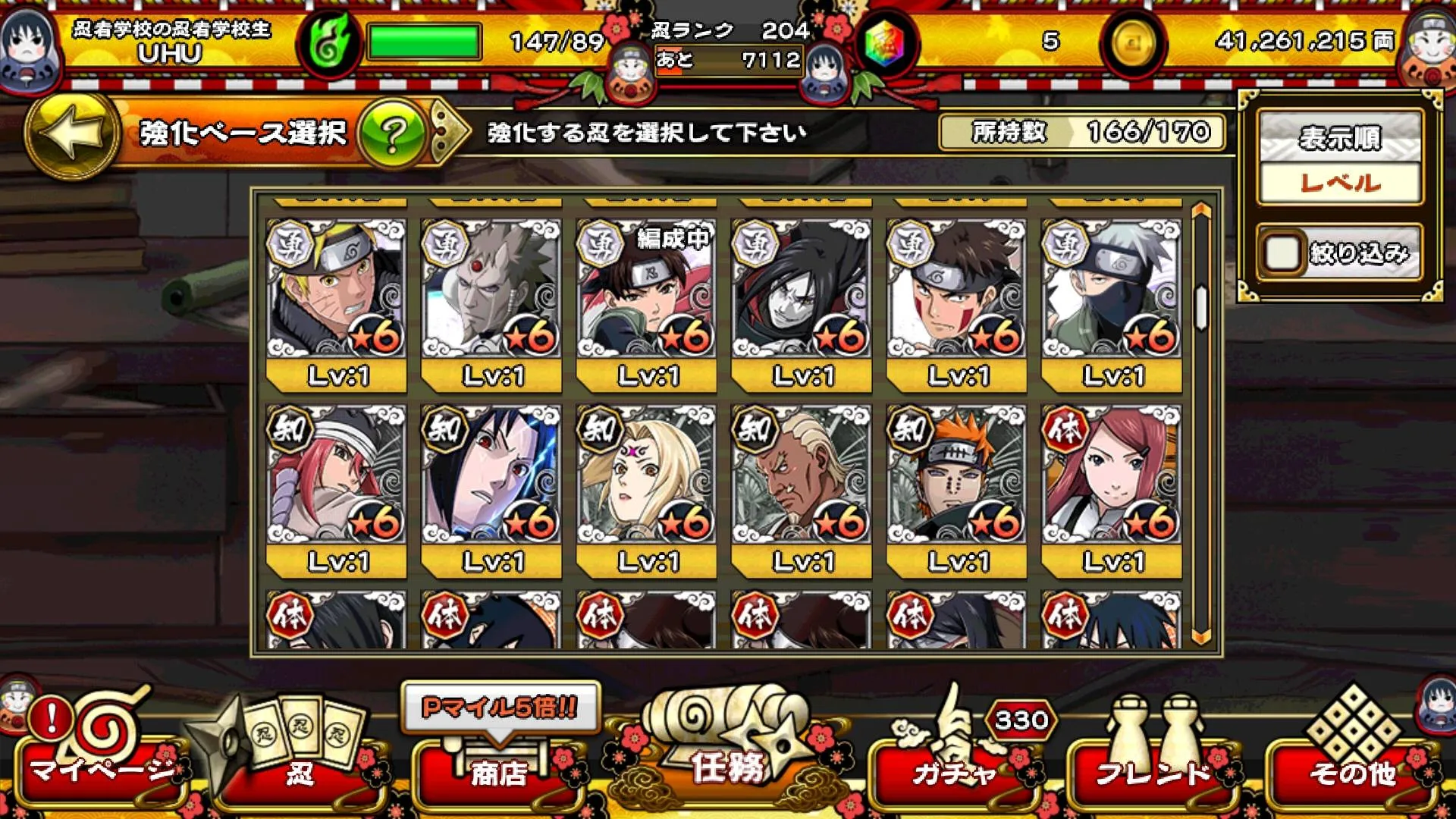Open the レベル sort order dropdown
This screenshot has width=1456, height=819.
(1338, 182)
